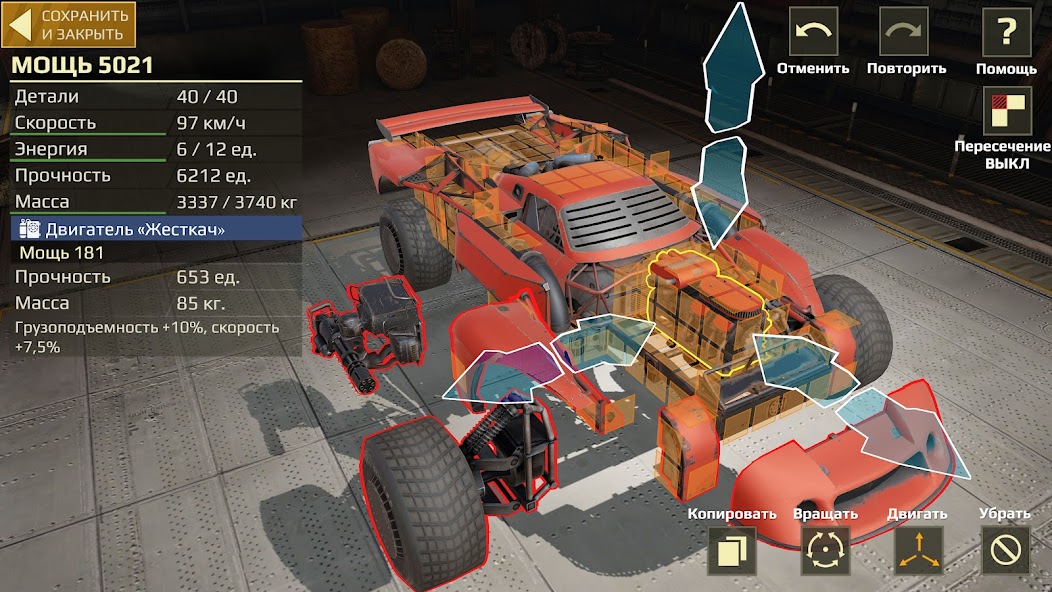Click the Сохранить и закрыть button
The height and width of the screenshot is (592, 1052).
pos(69,25)
